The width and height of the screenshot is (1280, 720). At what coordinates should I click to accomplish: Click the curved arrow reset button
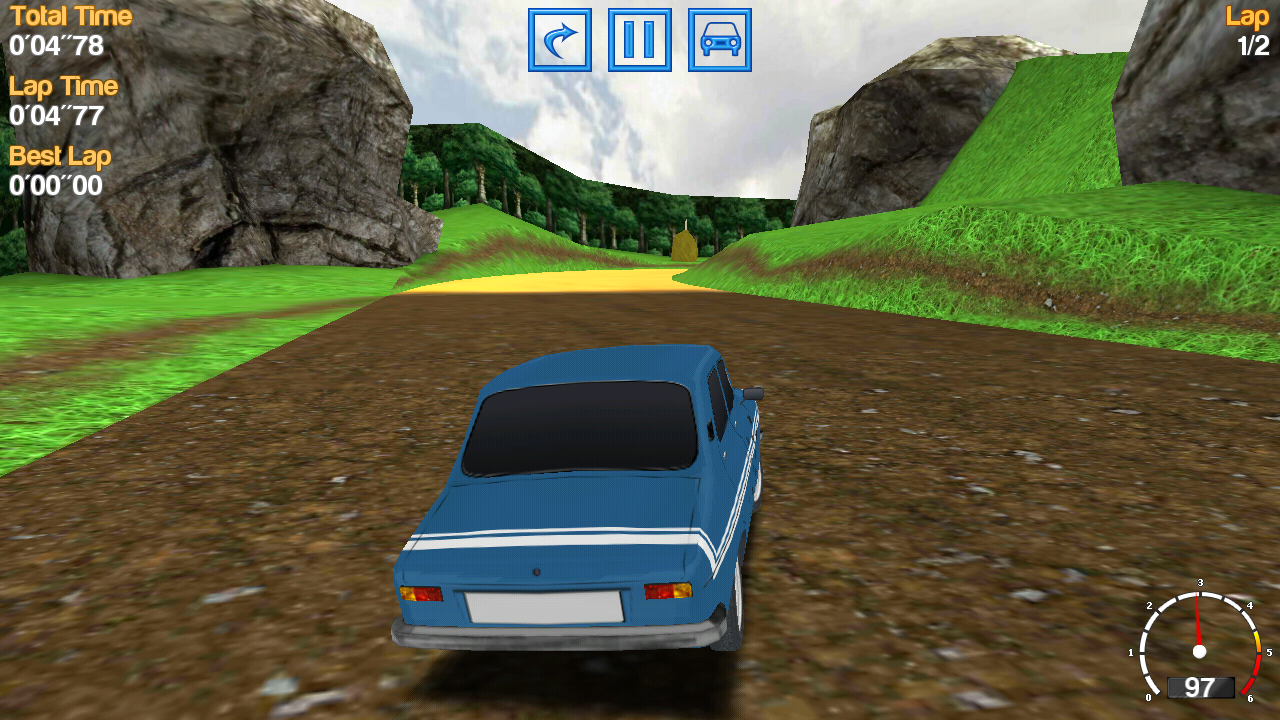tap(560, 40)
